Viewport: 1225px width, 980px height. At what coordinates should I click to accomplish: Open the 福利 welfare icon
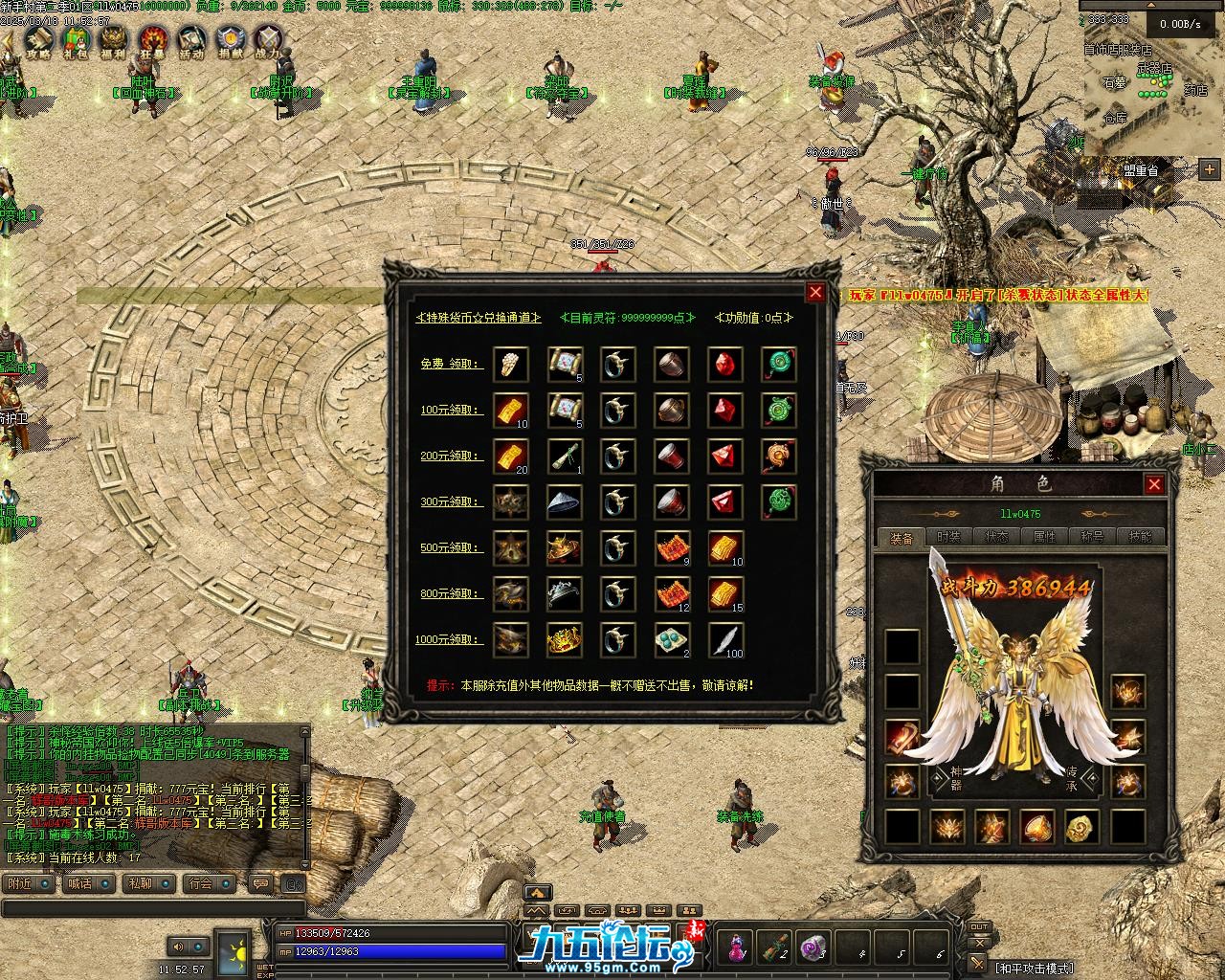pos(114,40)
